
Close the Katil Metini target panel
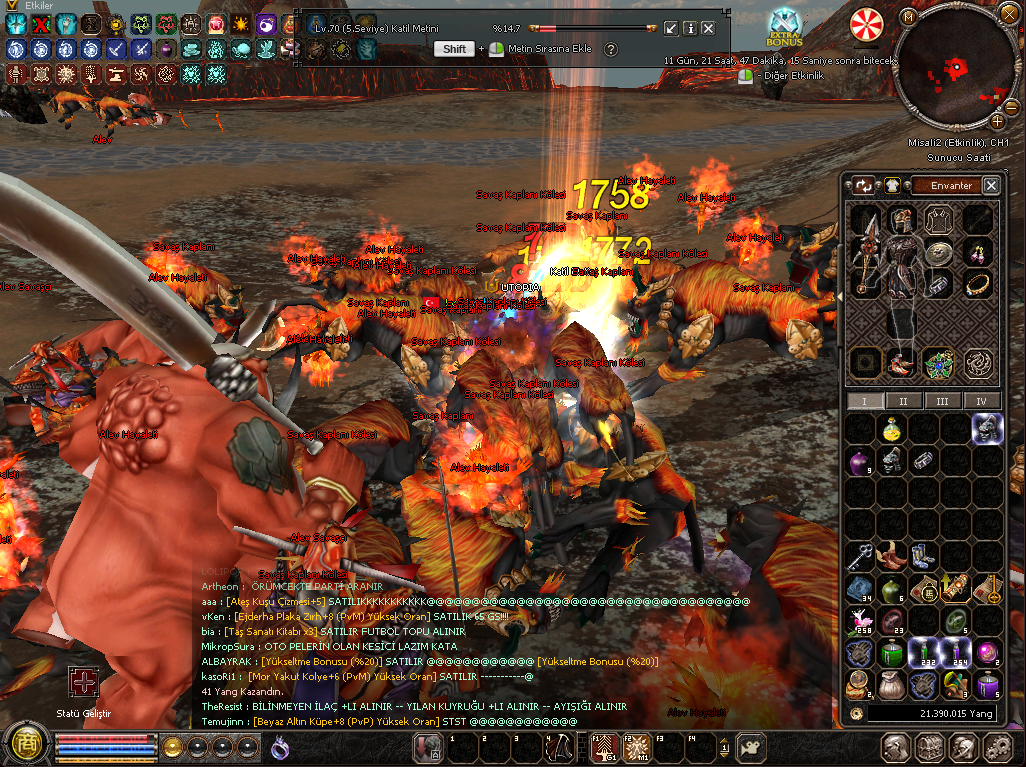click(x=708, y=28)
